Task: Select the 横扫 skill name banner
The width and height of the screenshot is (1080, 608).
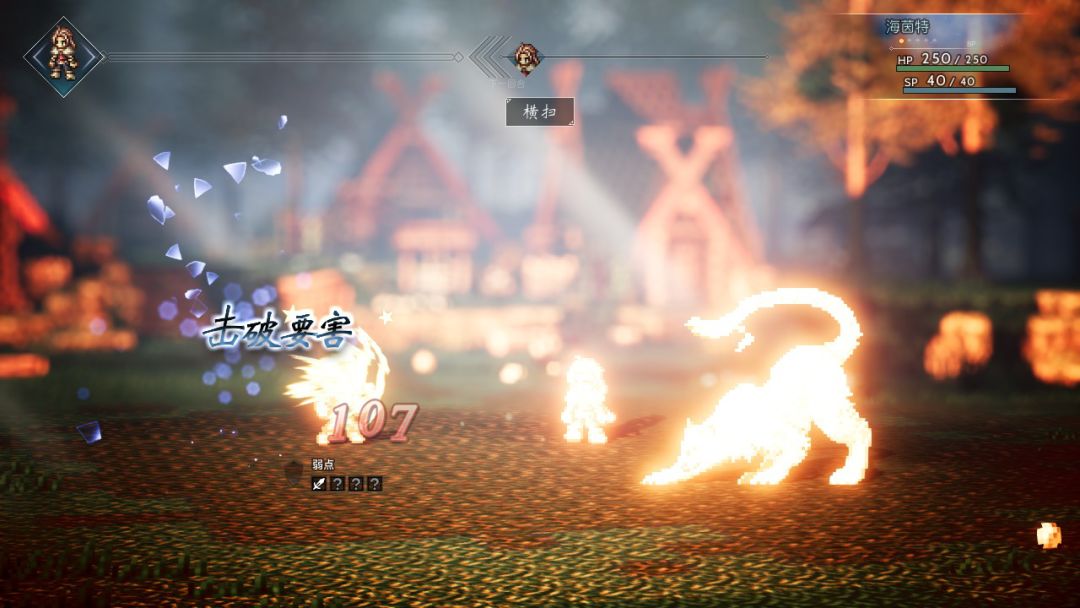Action: pyautogui.click(x=540, y=112)
